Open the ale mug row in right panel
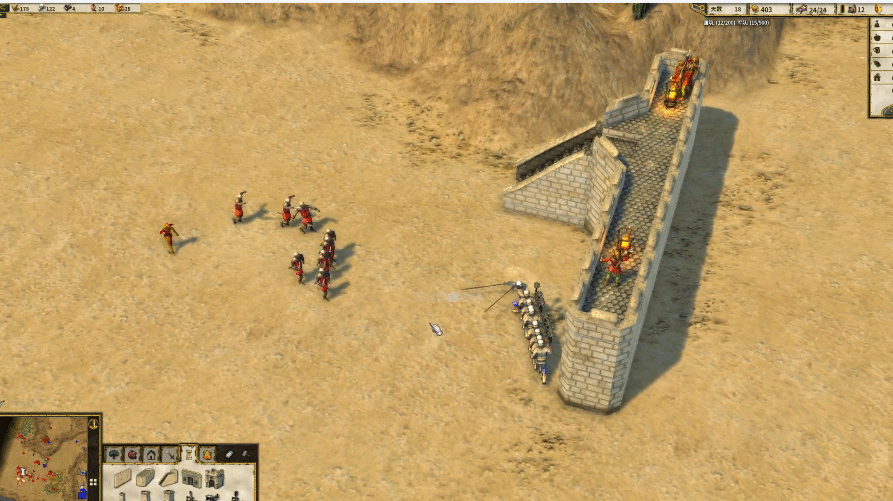Viewport: 893px width, 501px height. click(877, 52)
